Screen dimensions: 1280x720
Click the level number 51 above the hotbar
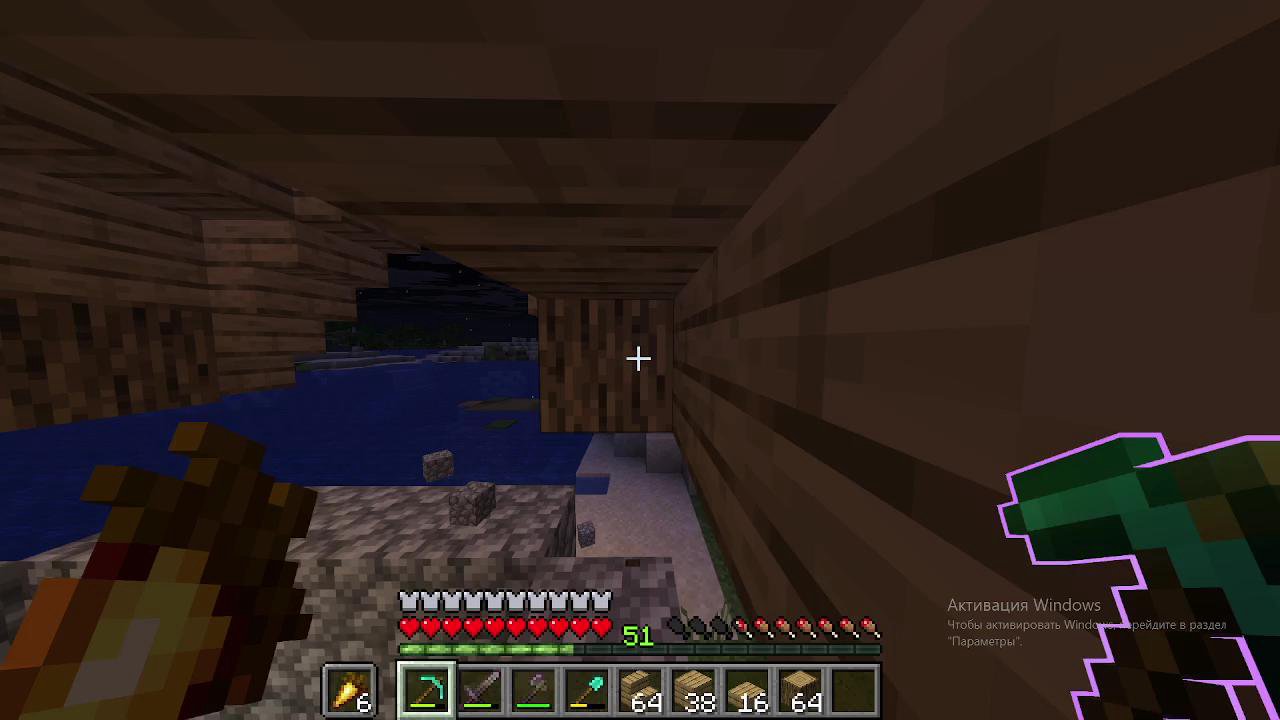point(638,637)
